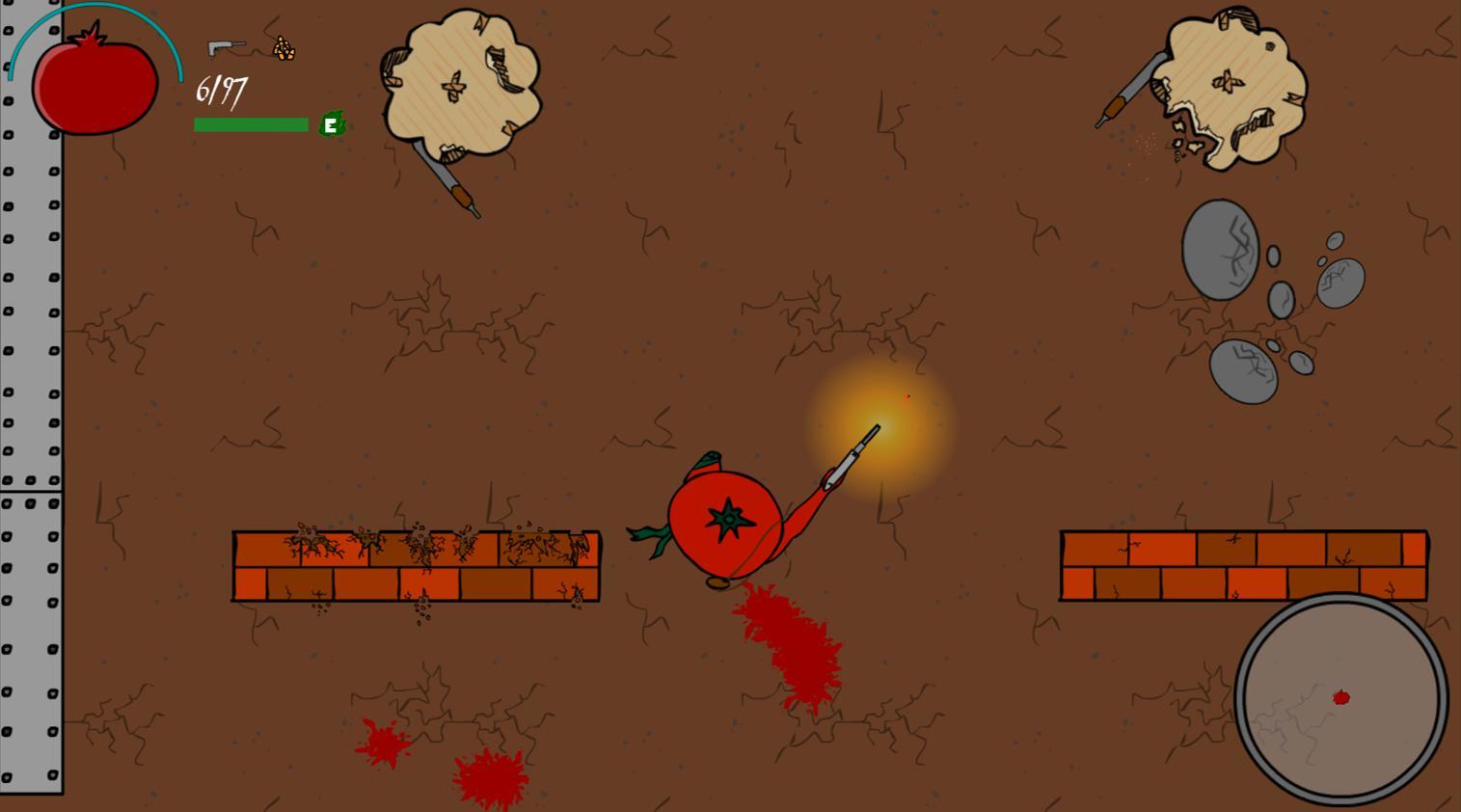Screen dimensions: 1461x812
Task: Click the ninja star emblem on the tomato character
Action: (729, 519)
